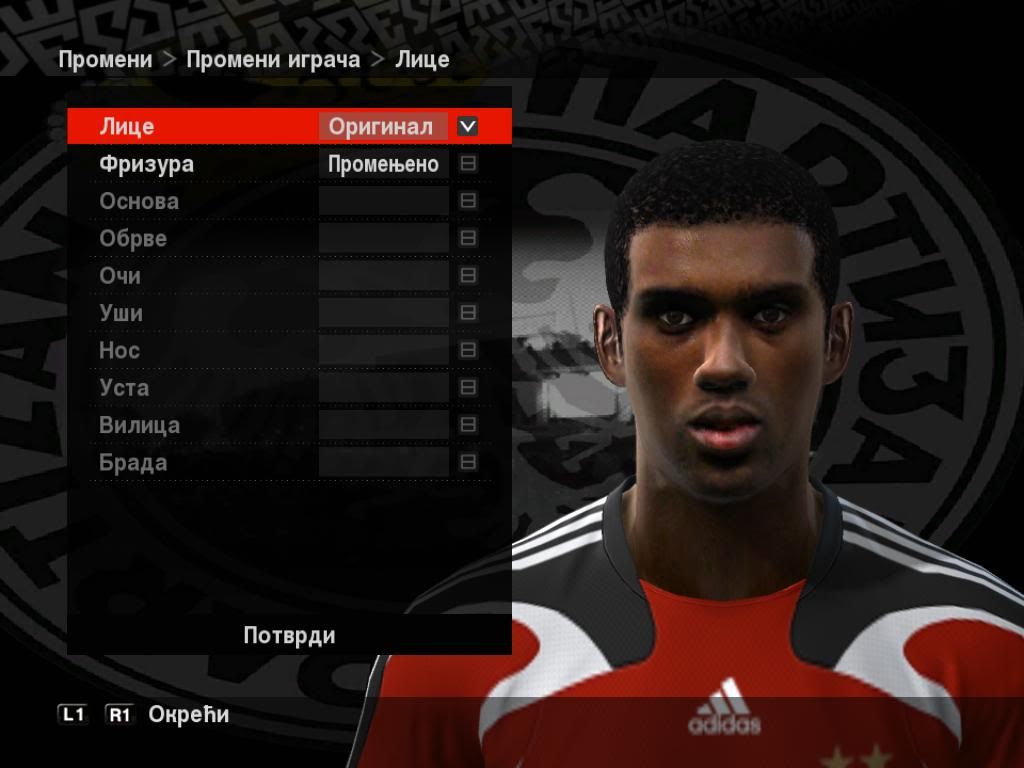Open the Уста option
Image resolution: width=1024 pixels, height=768 pixels.
124,388
